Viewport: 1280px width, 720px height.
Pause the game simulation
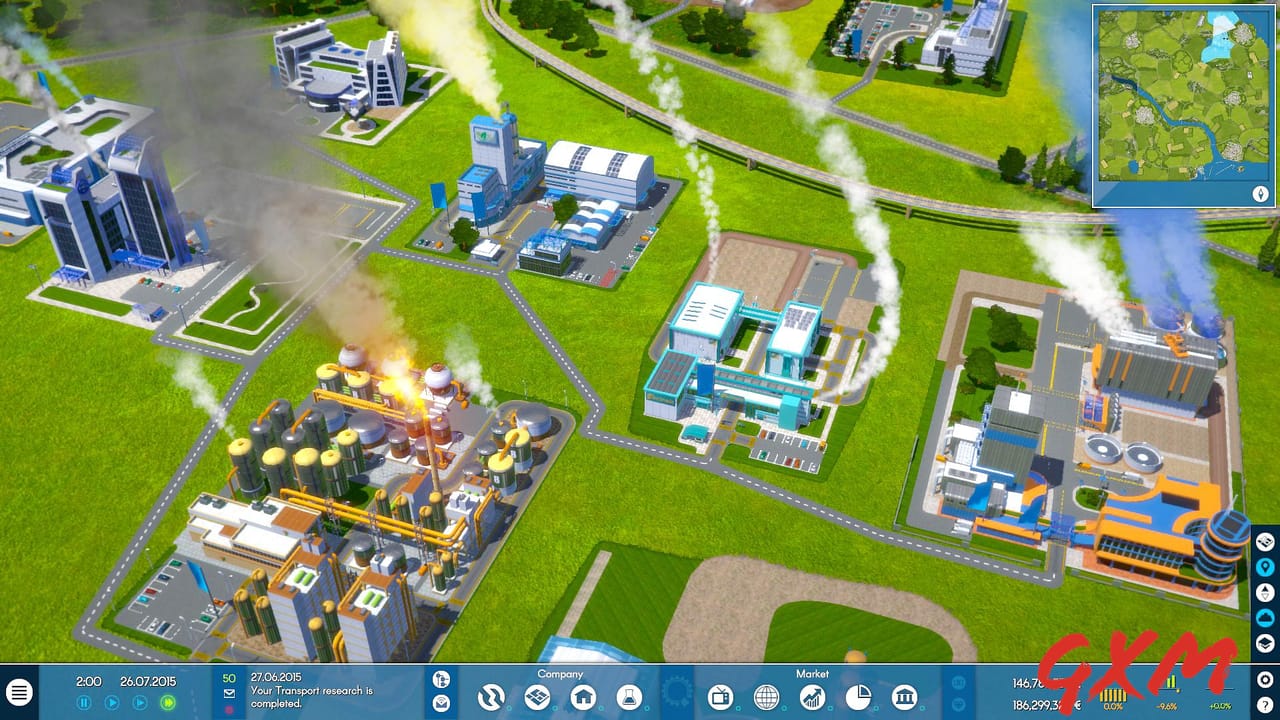coord(84,703)
